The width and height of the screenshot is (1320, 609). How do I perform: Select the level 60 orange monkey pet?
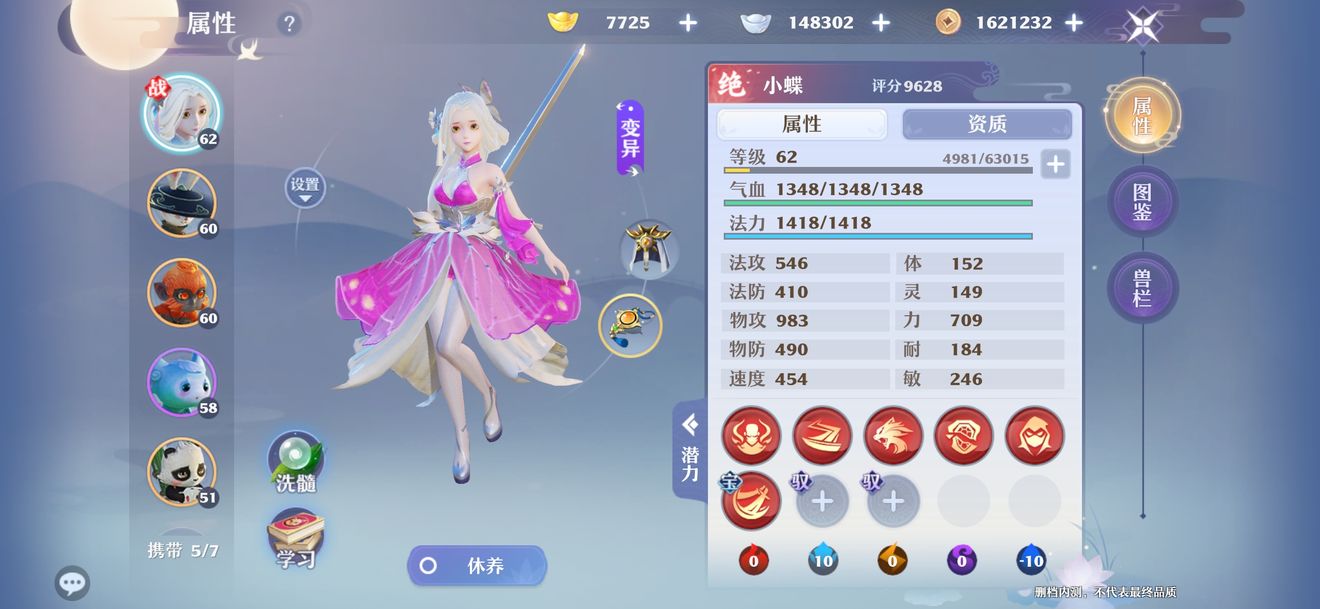pos(181,293)
